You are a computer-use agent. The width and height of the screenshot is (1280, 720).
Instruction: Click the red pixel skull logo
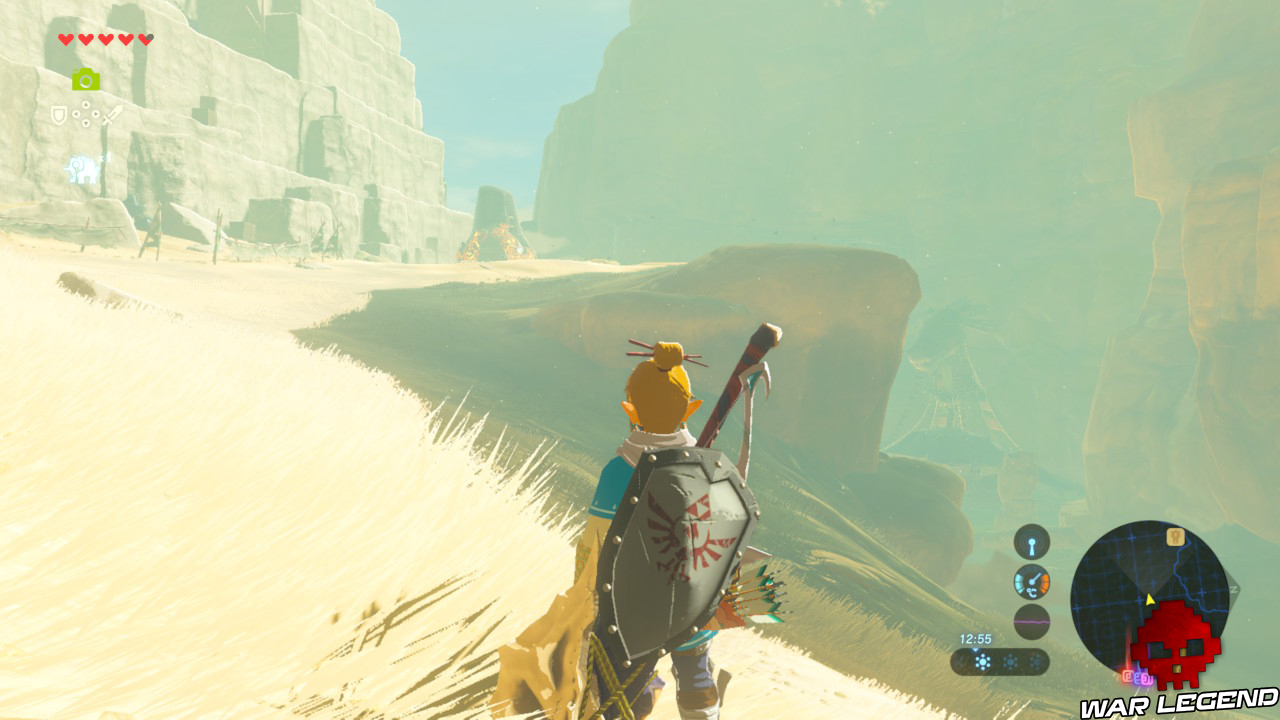[1175, 645]
